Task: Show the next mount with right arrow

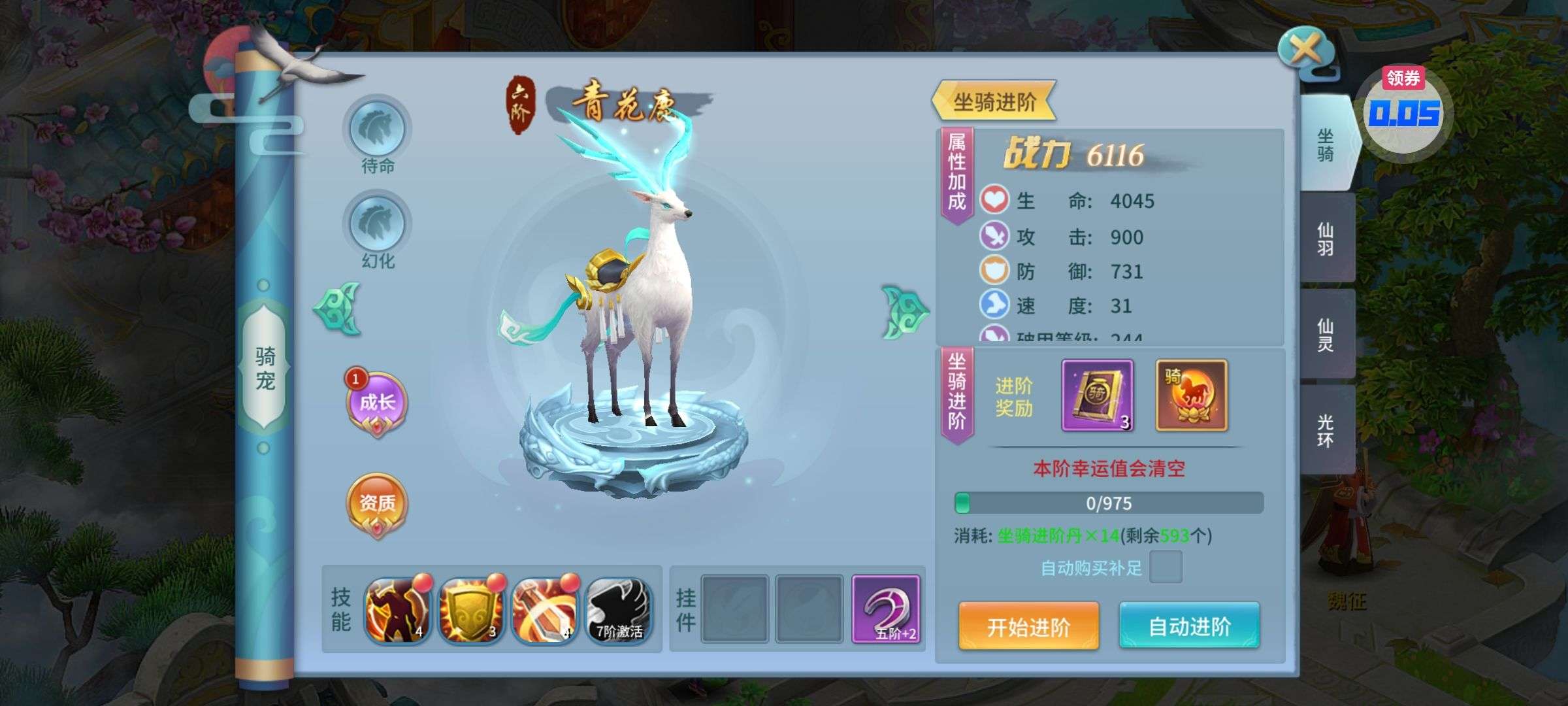Action: tap(904, 311)
